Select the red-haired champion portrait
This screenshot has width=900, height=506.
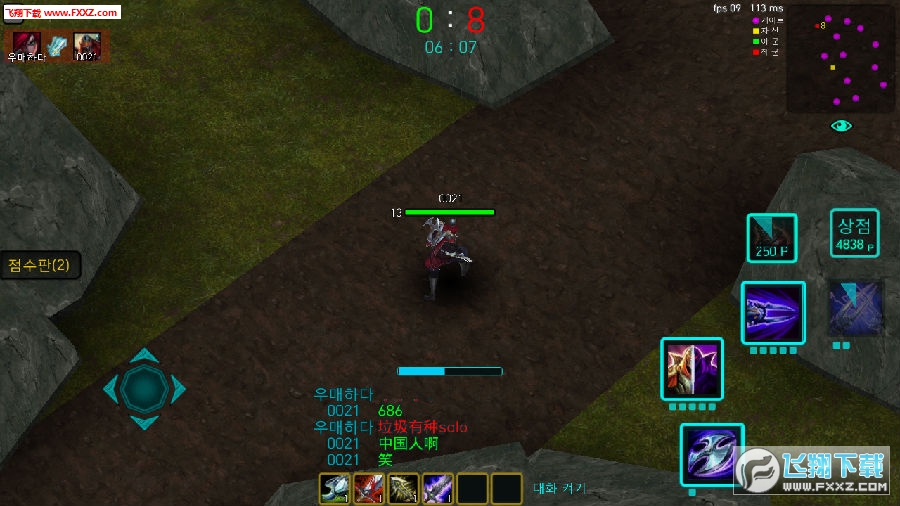(25, 44)
